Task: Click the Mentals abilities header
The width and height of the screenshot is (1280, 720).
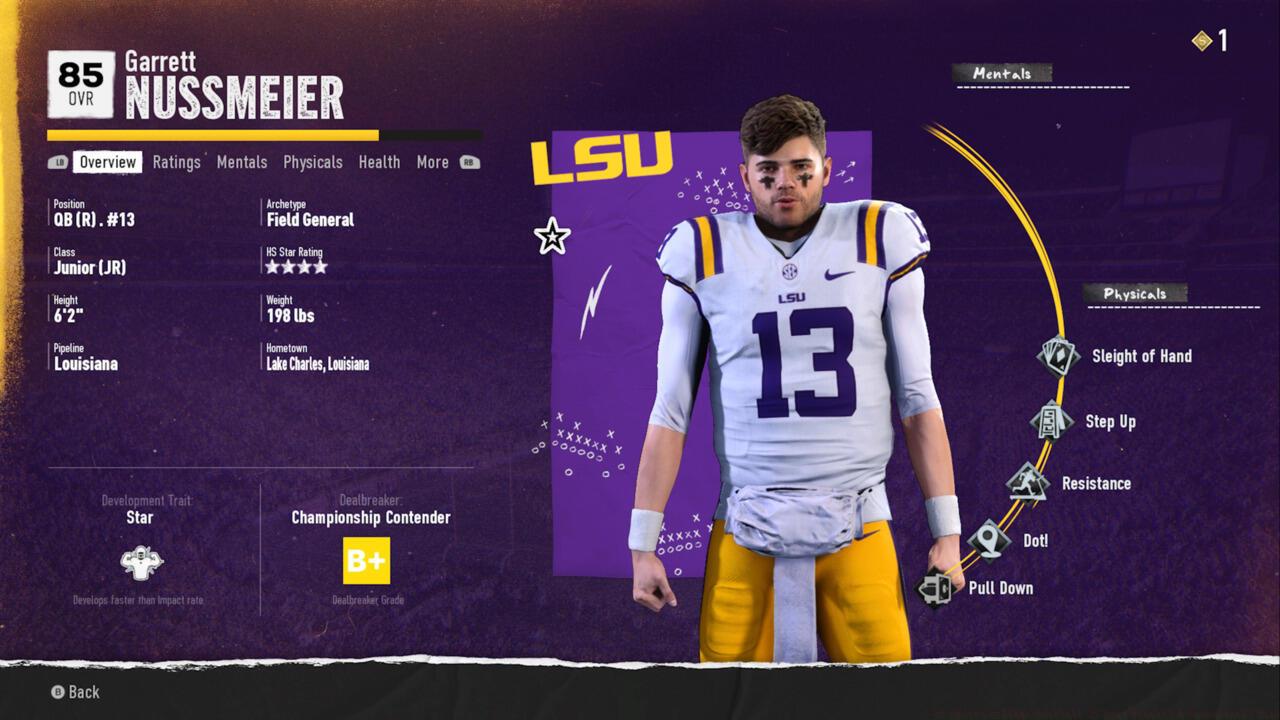Action: (x=1002, y=73)
